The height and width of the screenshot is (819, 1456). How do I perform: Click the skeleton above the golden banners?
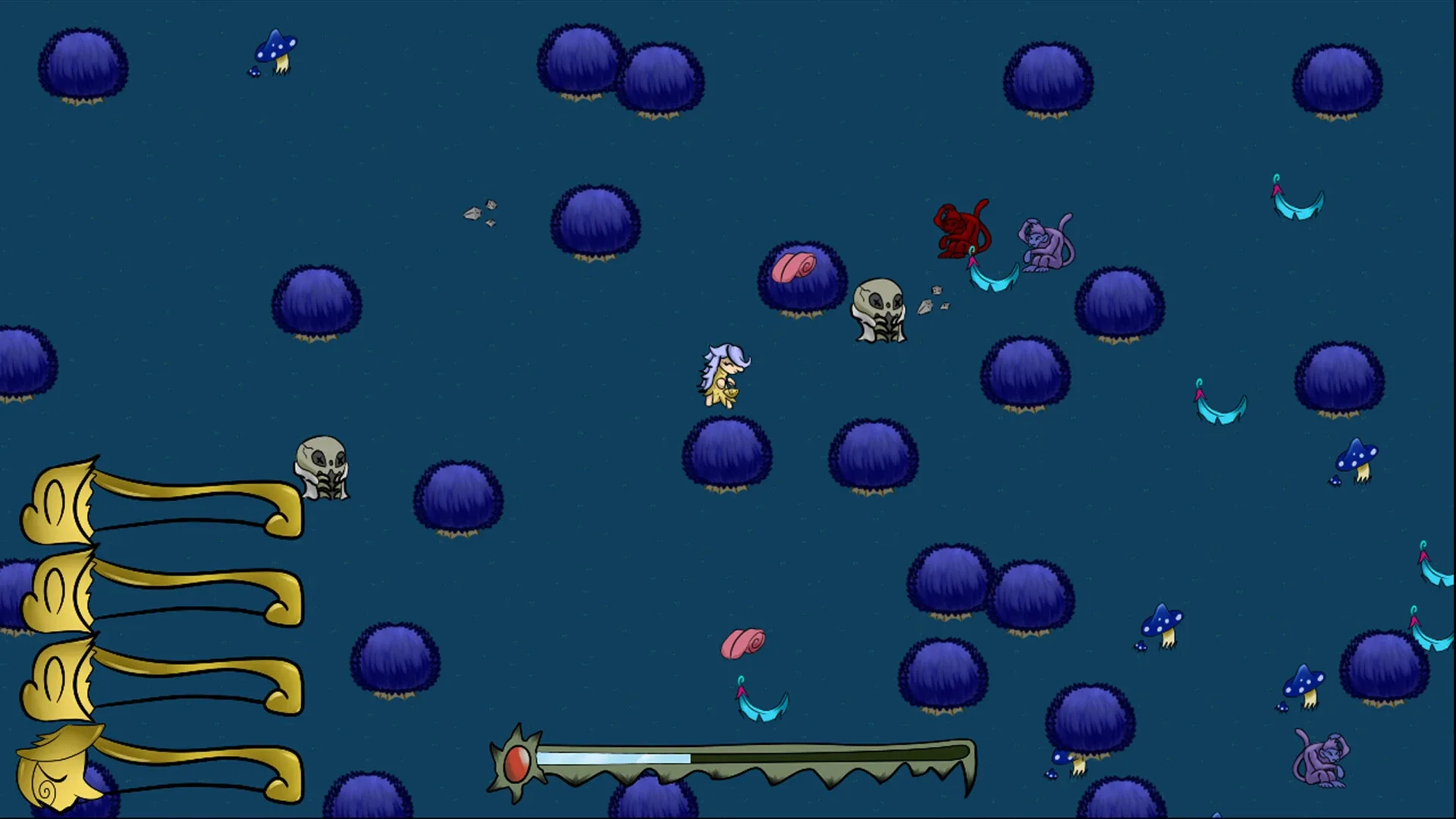[x=322, y=466]
